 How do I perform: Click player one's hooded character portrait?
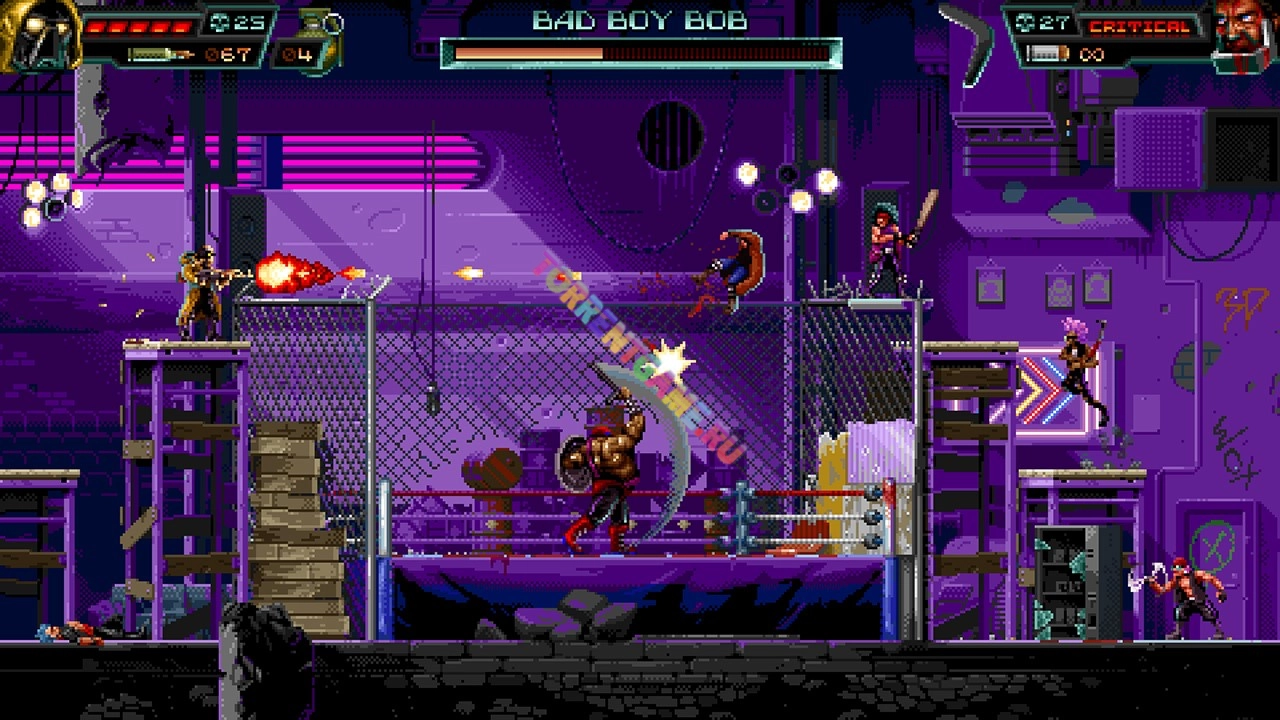tap(38, 34)
